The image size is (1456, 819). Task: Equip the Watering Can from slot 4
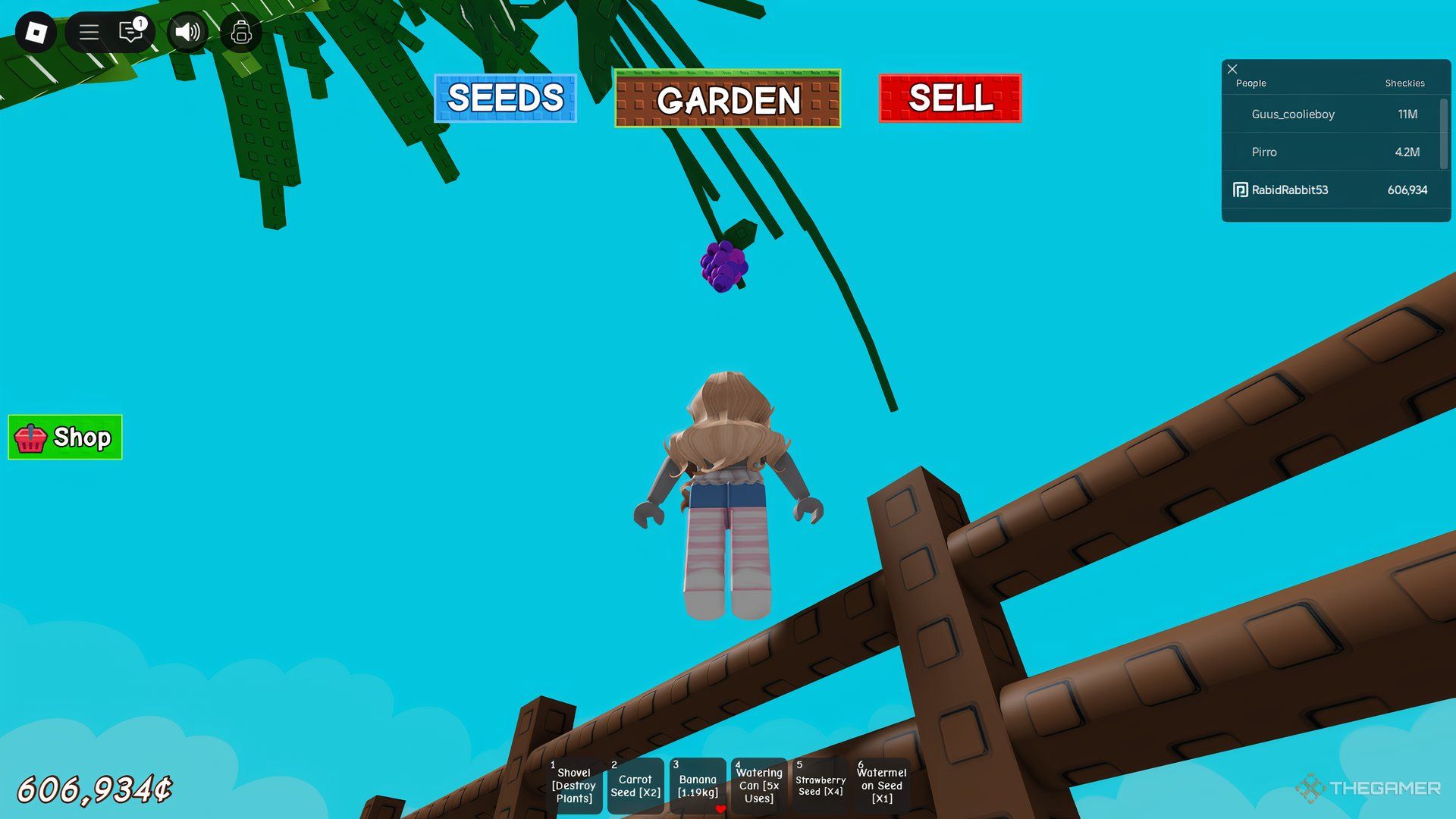coord(758,786)
